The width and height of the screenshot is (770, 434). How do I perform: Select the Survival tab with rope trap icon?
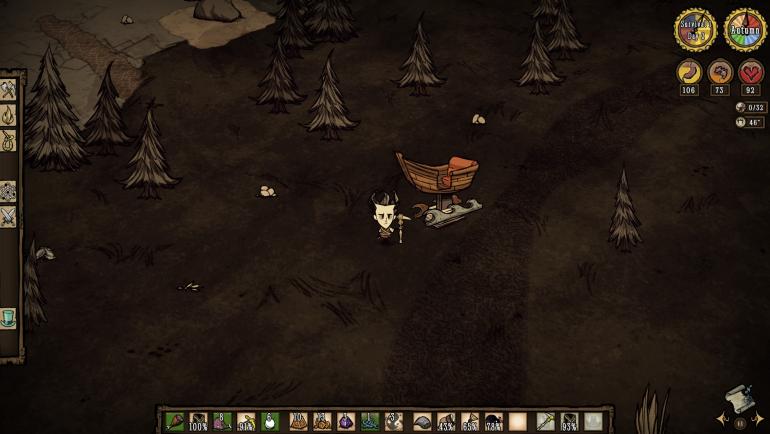click(9, 142)
